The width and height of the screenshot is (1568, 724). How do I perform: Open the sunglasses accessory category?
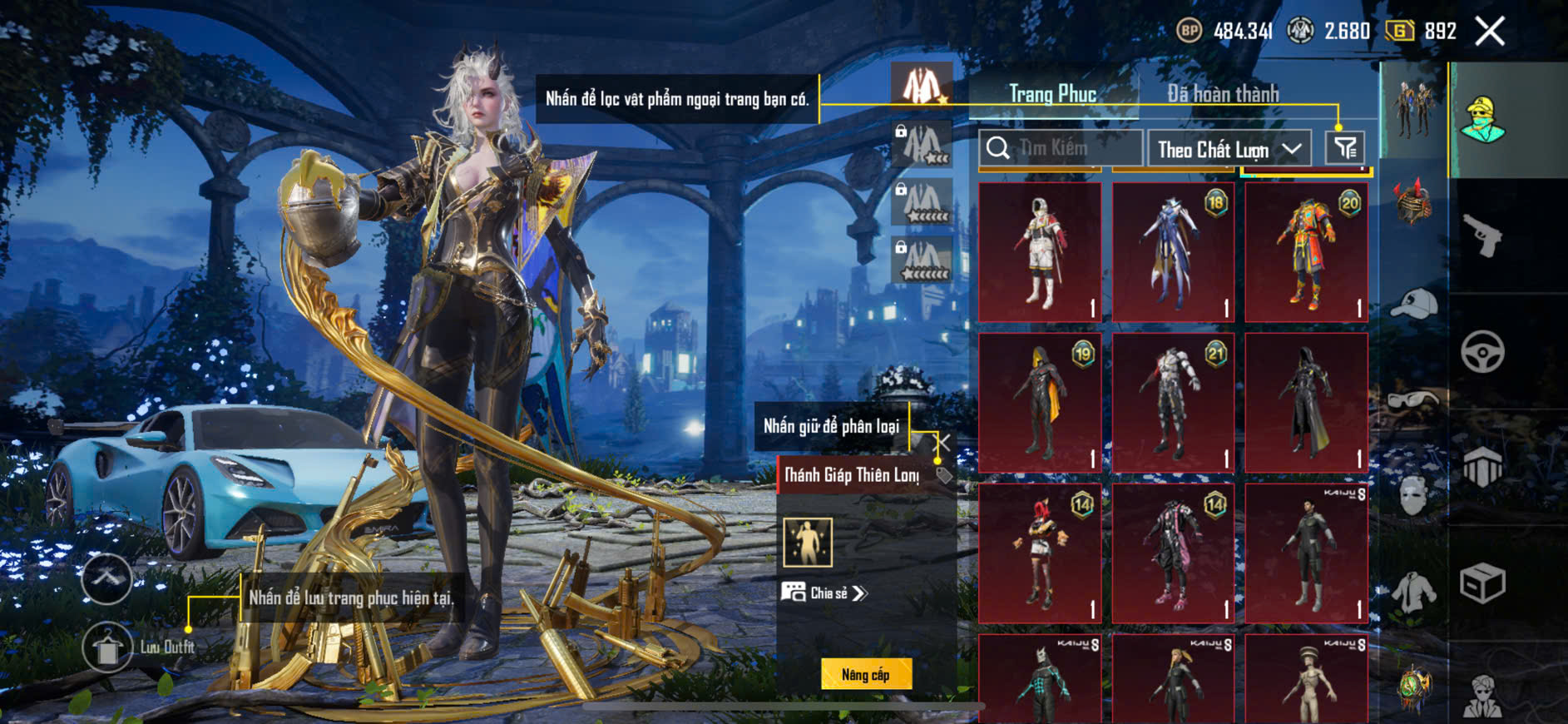click(x=1413, y=400)
